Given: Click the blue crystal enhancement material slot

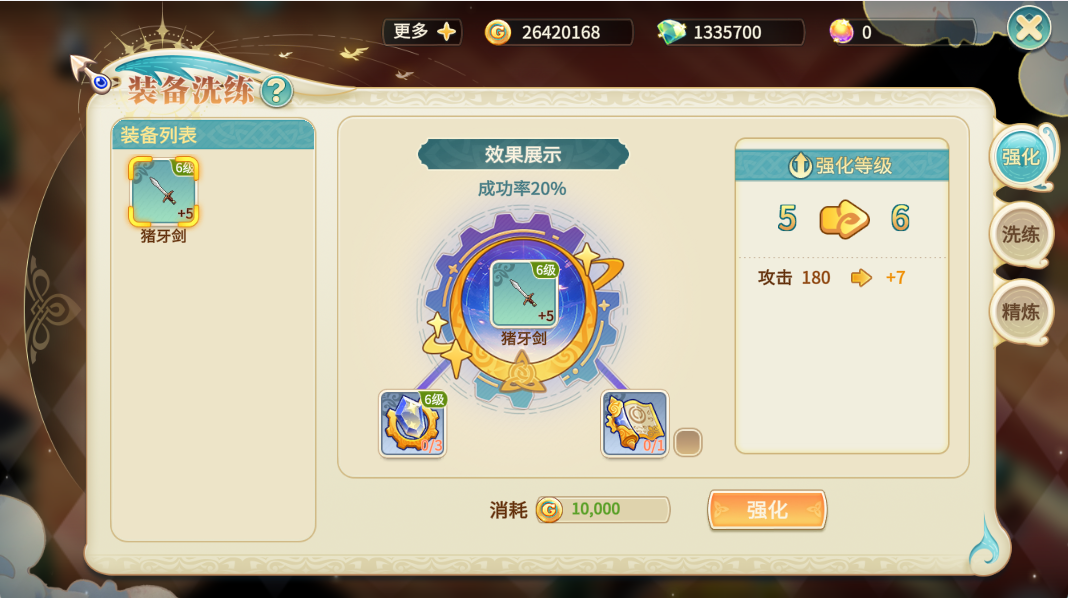Looking at the screenshot, I should (x=413, y=424).
